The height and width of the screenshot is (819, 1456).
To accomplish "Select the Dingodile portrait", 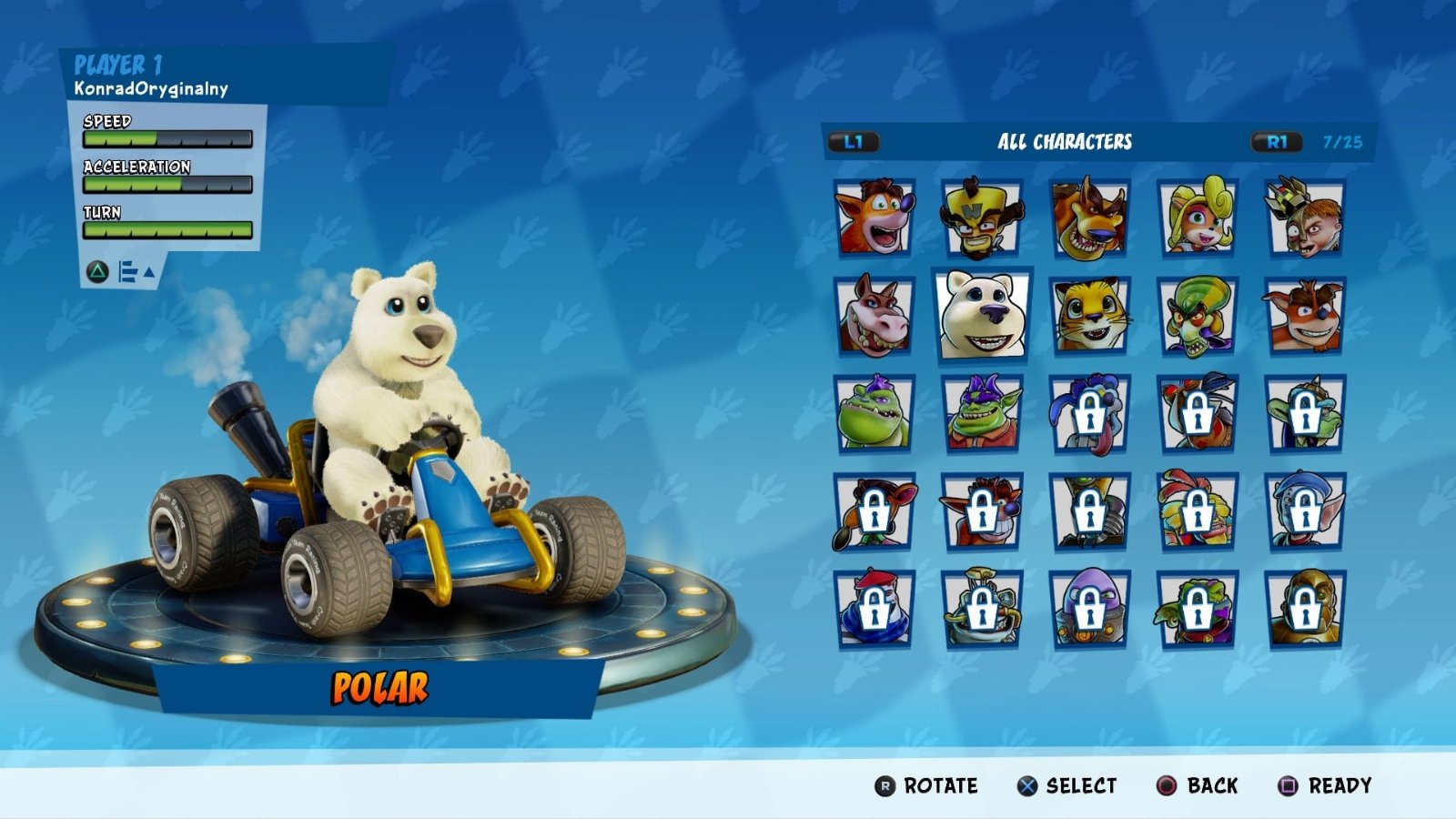I will coord(875,316).
